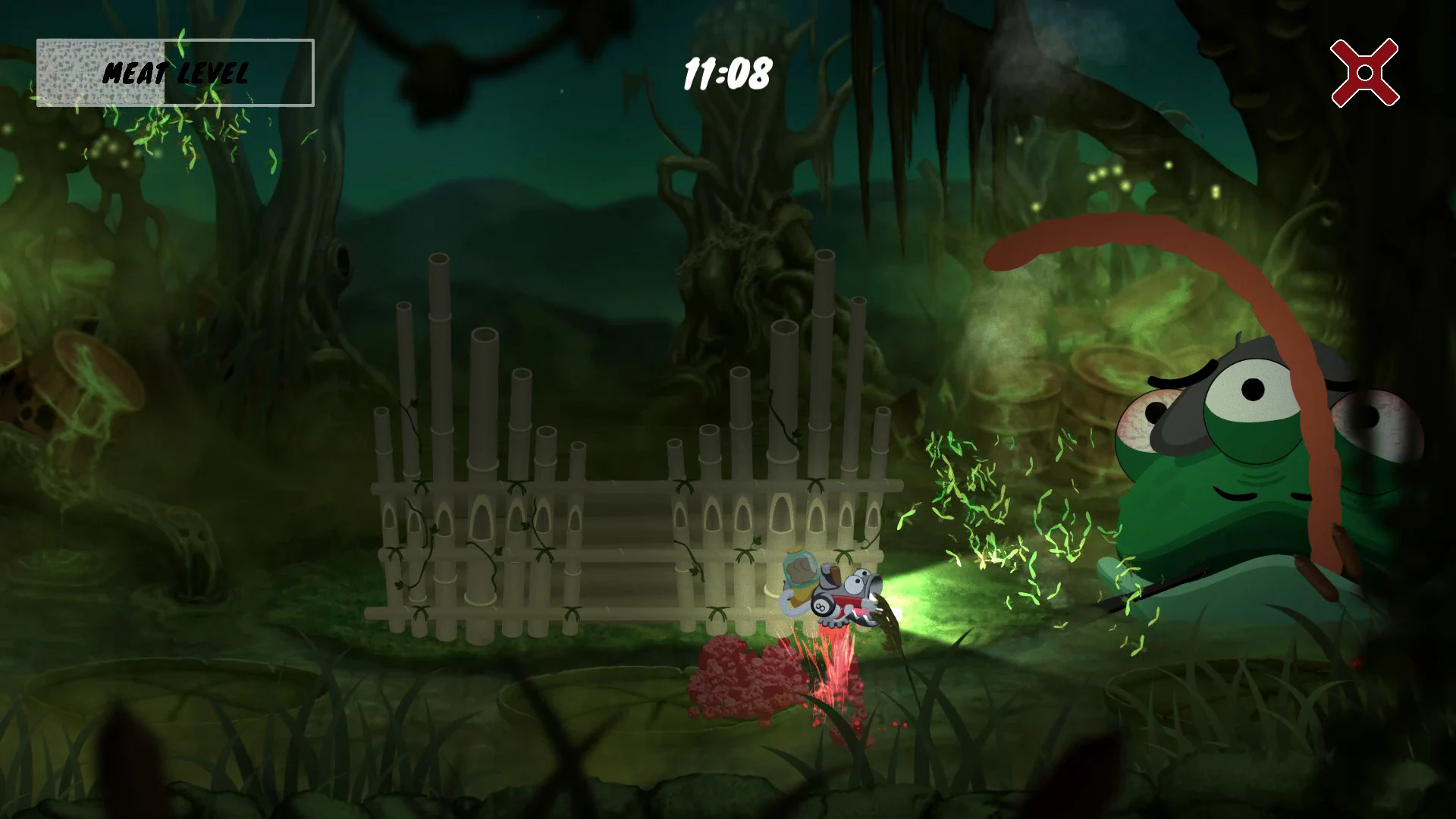Click the red X exit icon
Image resolution: width=1456 pixels, height=819 pixels.
coord(1365,74)
